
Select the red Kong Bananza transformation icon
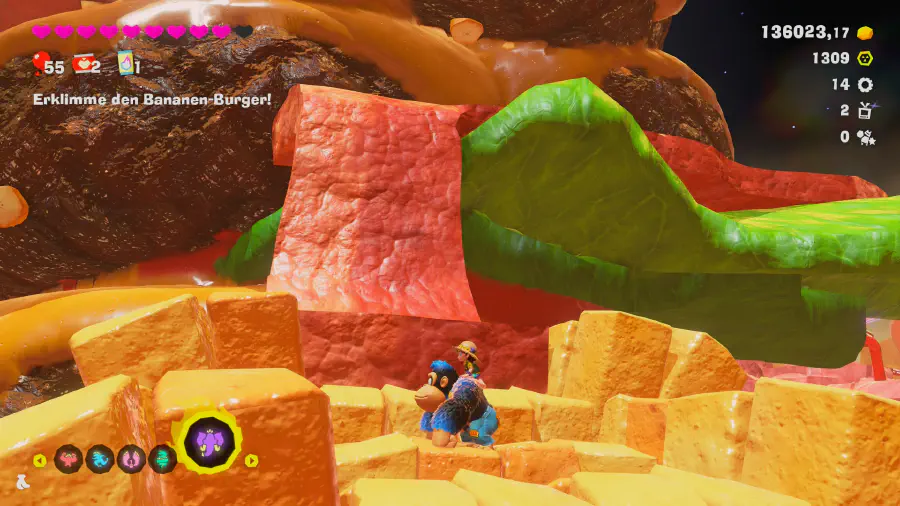coord(69,459)
